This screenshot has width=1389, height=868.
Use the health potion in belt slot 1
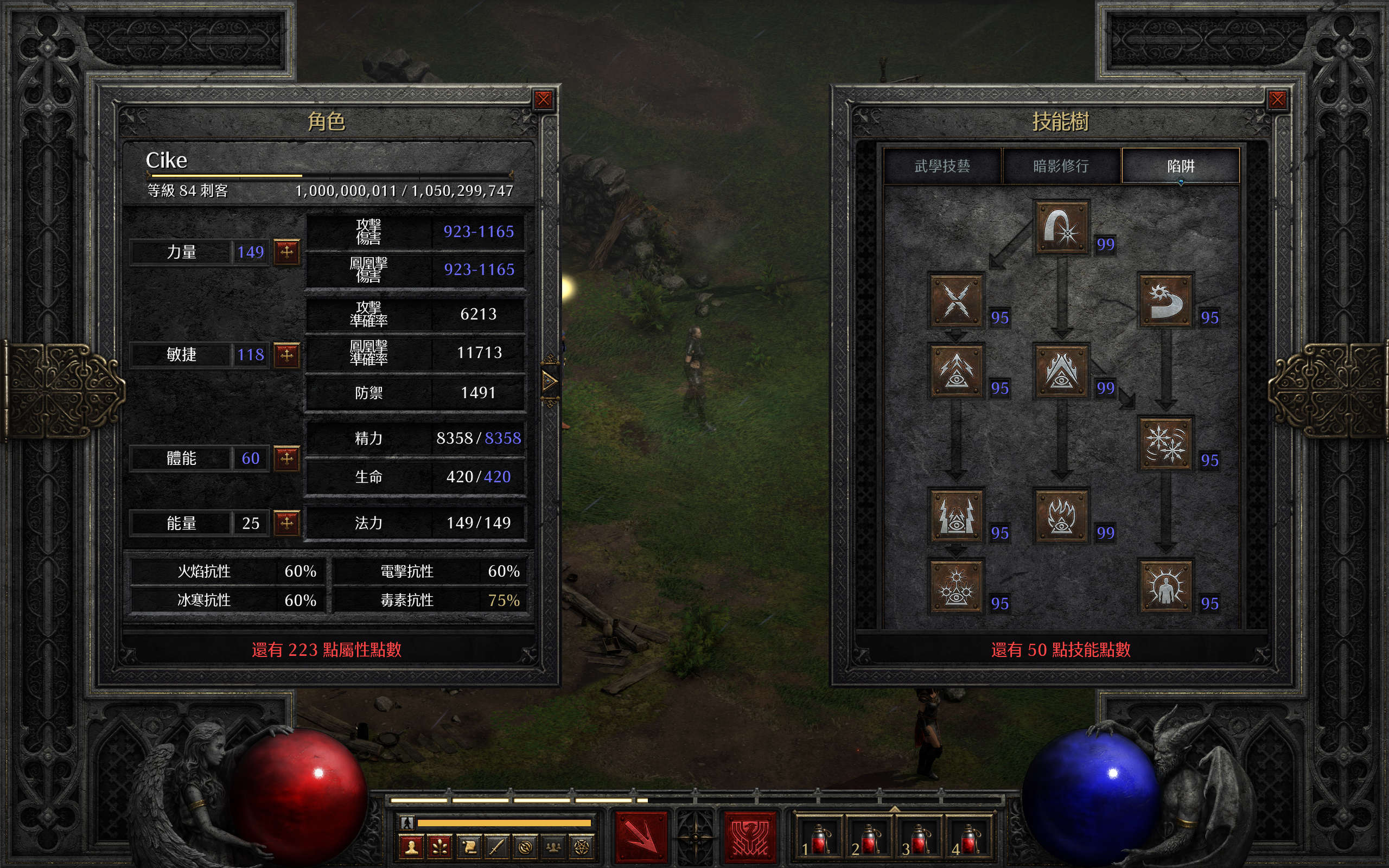(x=817, y=840)
